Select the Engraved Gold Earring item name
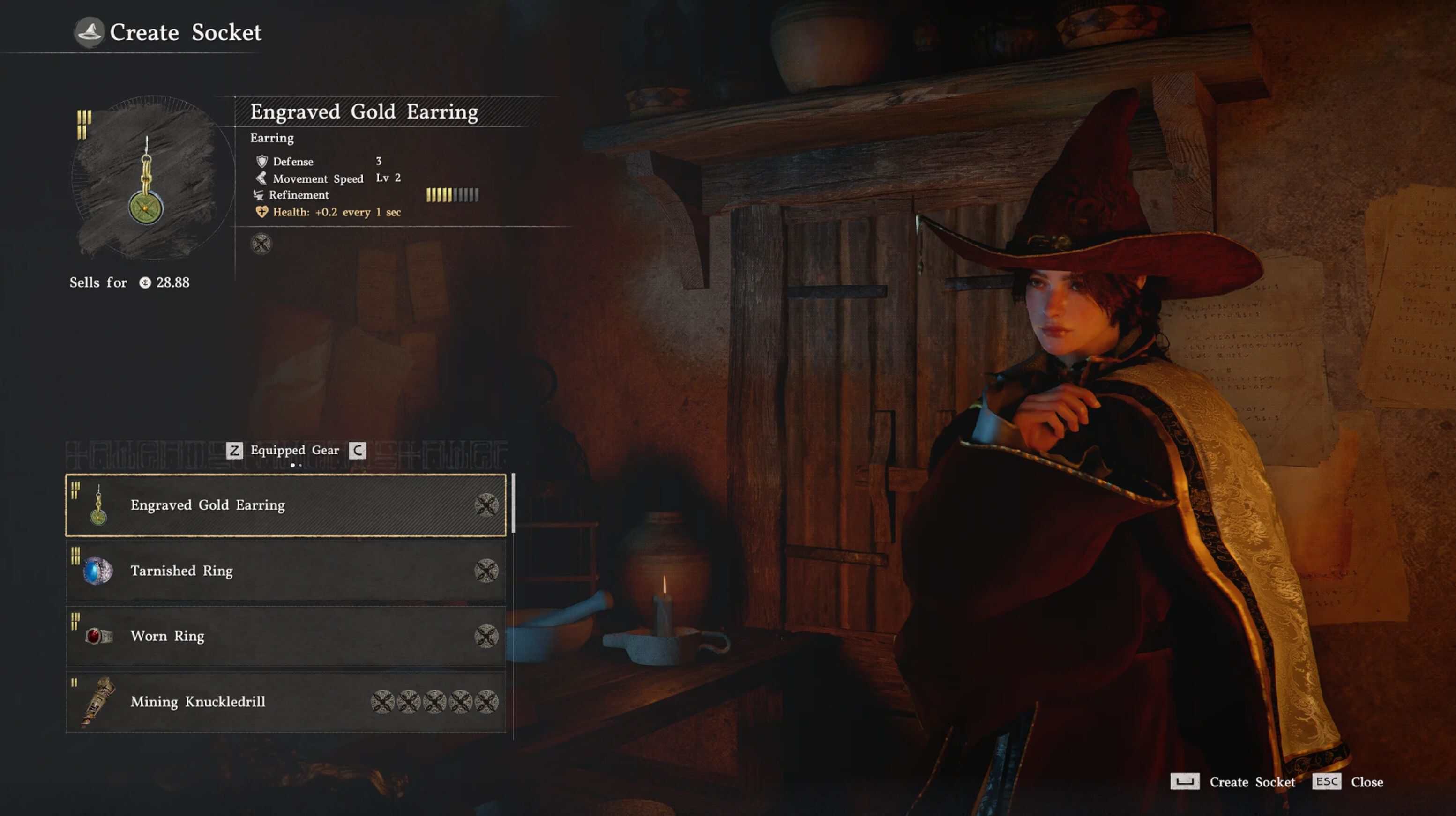The width and height of the screenshot is (1456, 816). 208,505
